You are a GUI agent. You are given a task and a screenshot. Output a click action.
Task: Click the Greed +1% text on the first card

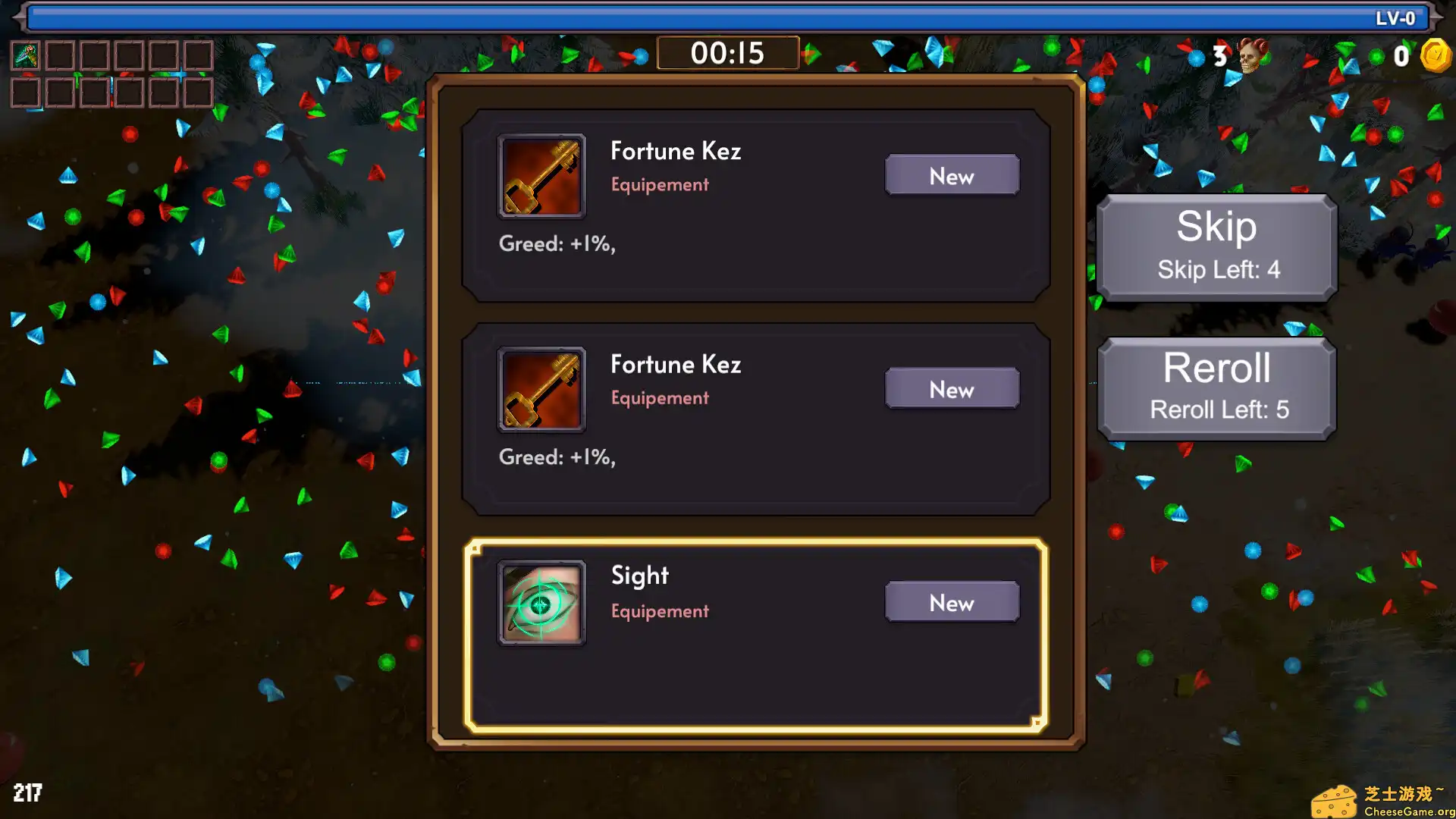coord(557,243)
